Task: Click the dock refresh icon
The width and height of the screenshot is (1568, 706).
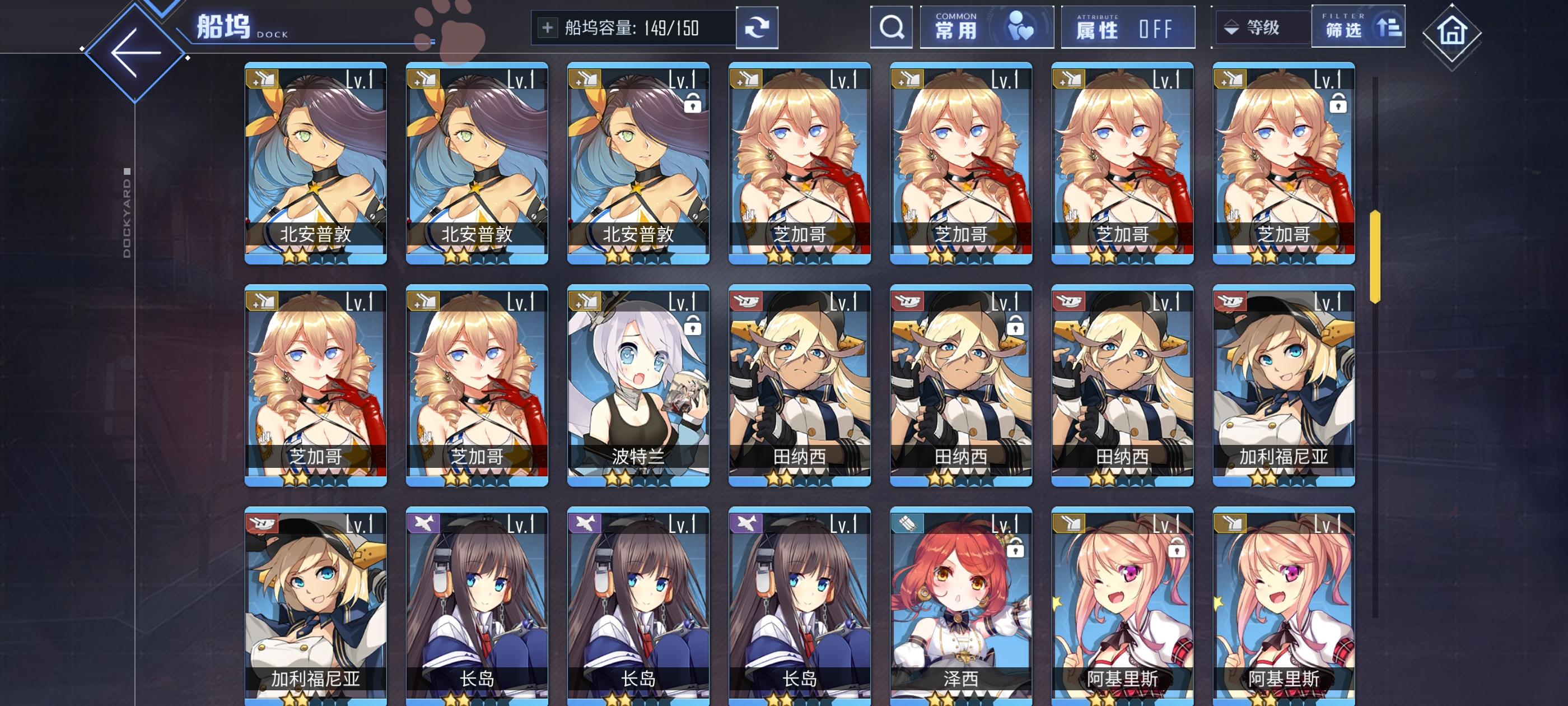Action: click(x=757, y=27)
